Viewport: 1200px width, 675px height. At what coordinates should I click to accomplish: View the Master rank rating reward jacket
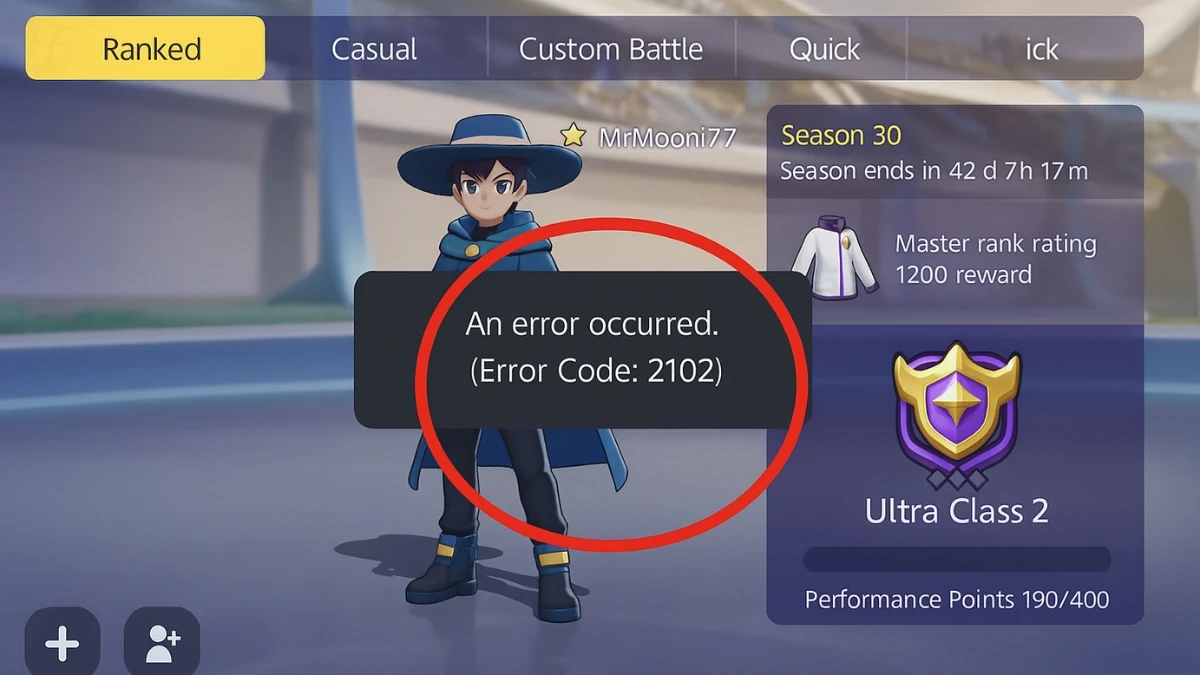point(833,257)
